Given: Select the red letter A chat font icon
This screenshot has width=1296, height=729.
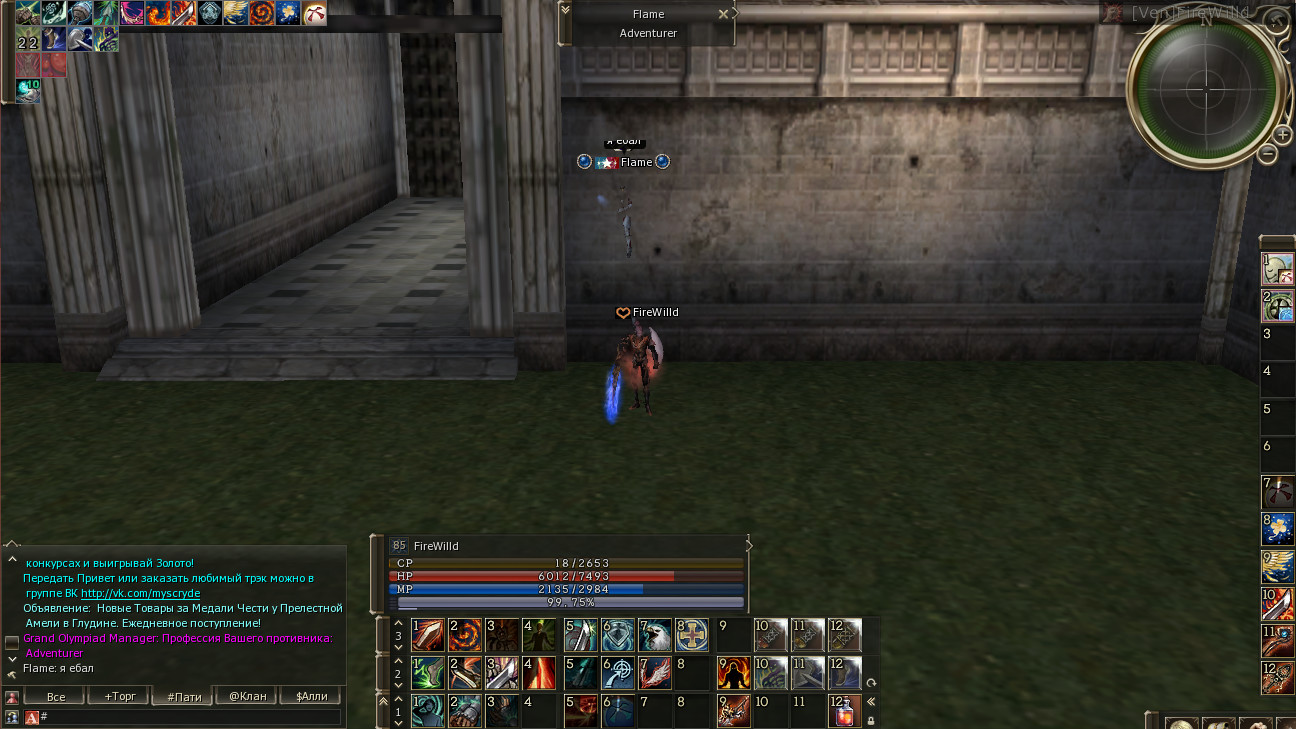Looking at the screenshot, I should (33, 716).
